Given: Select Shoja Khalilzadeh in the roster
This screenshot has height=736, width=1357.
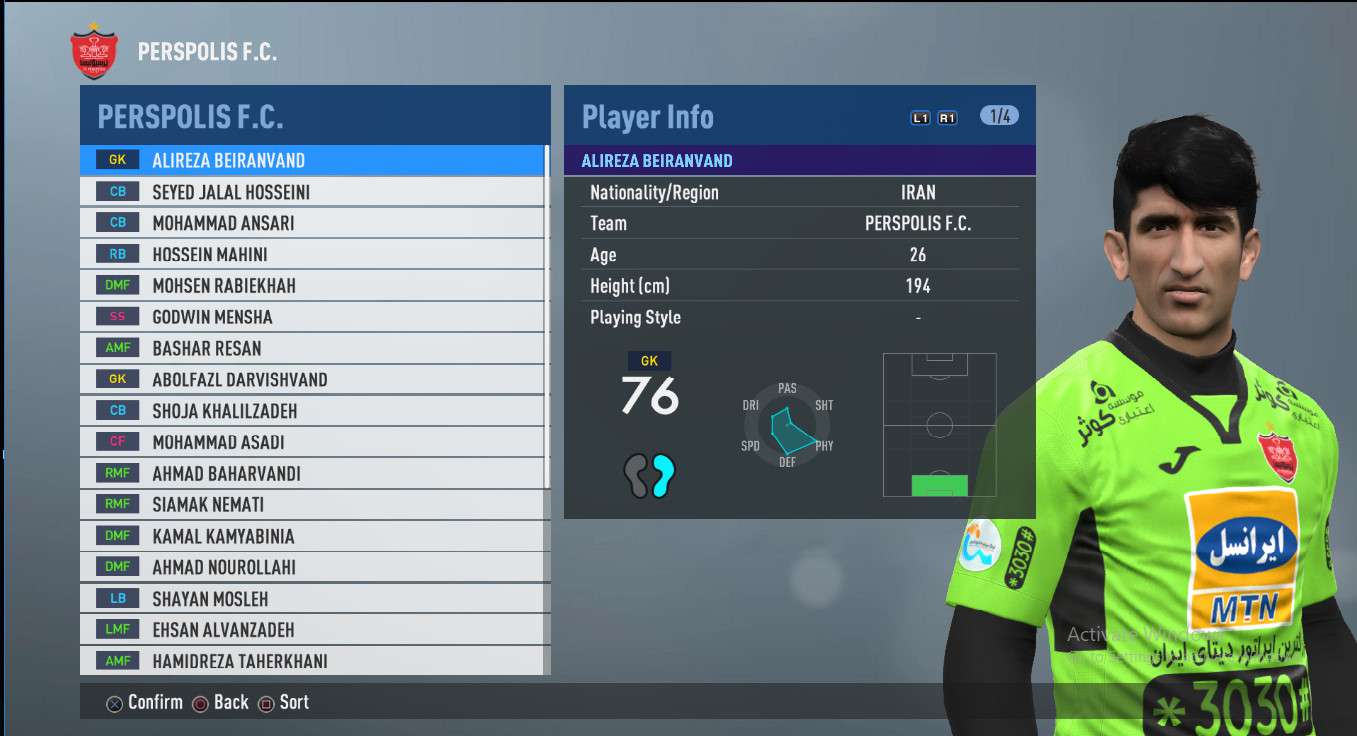Looking at the screenshot, I should coord(313,411).
